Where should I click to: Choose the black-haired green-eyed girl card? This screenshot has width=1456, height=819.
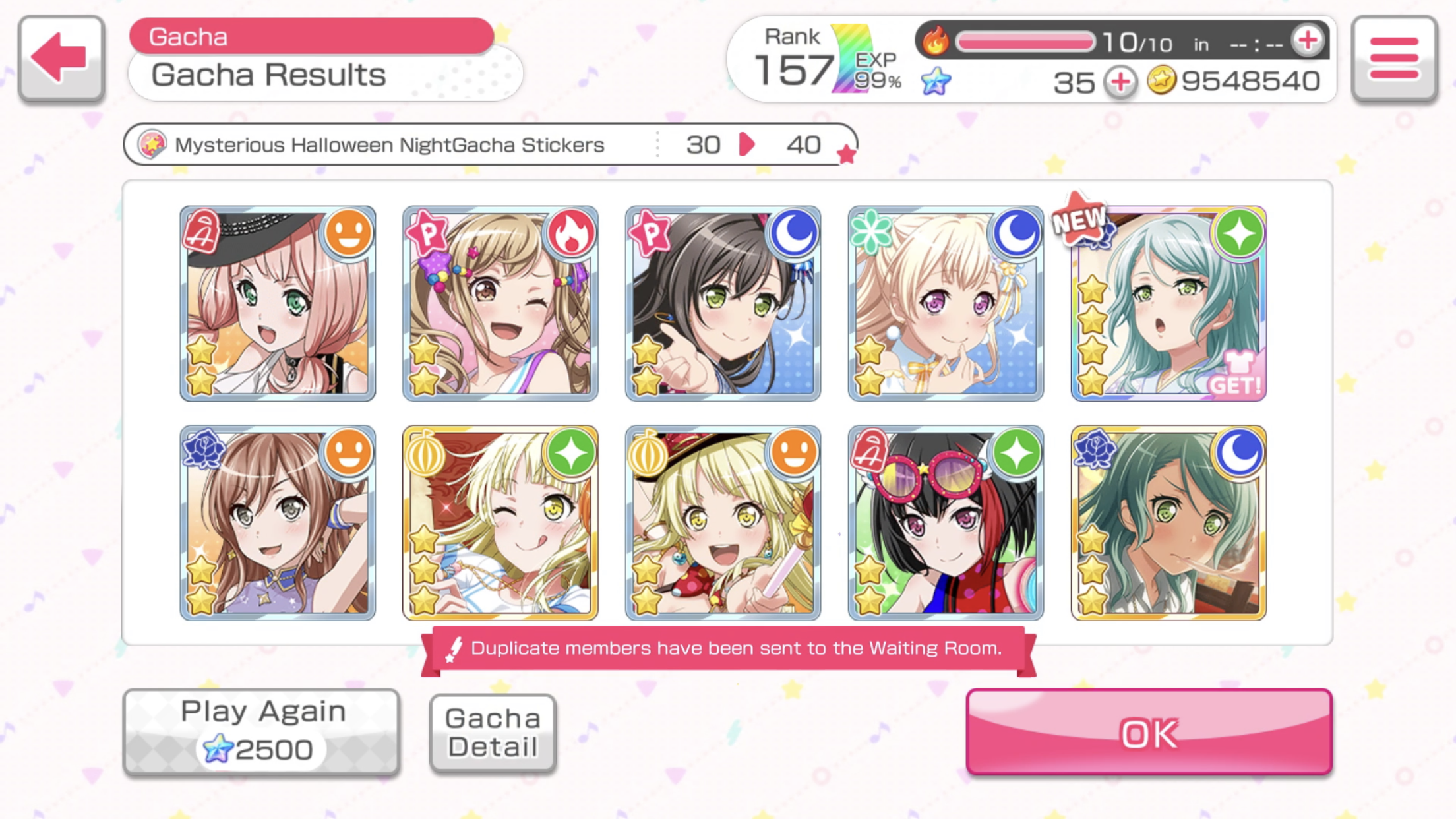point(723,303)
